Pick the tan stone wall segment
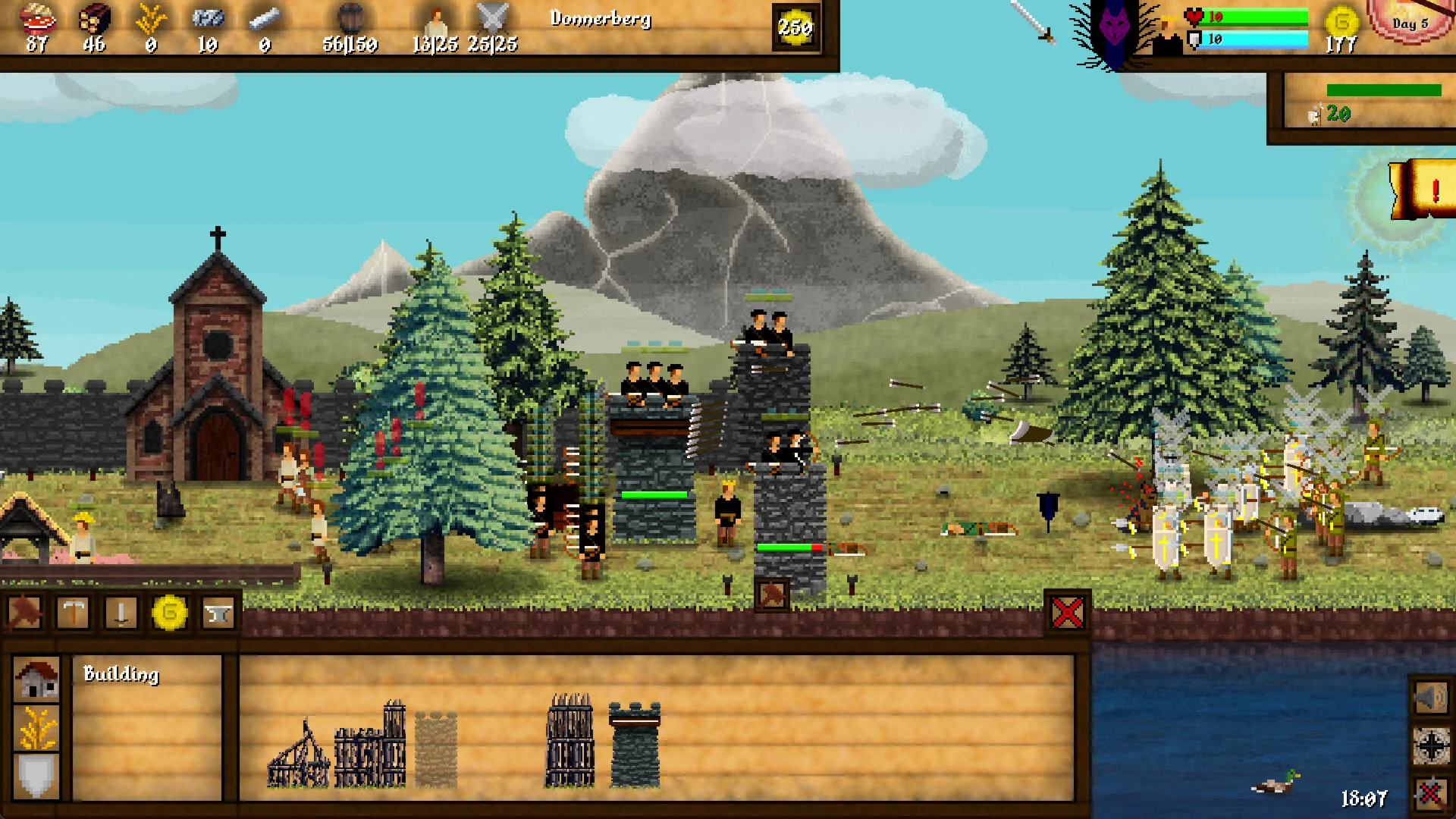The width and height of the screenshot is (1456, 819). pyautogui.click(x=436, y=749)
